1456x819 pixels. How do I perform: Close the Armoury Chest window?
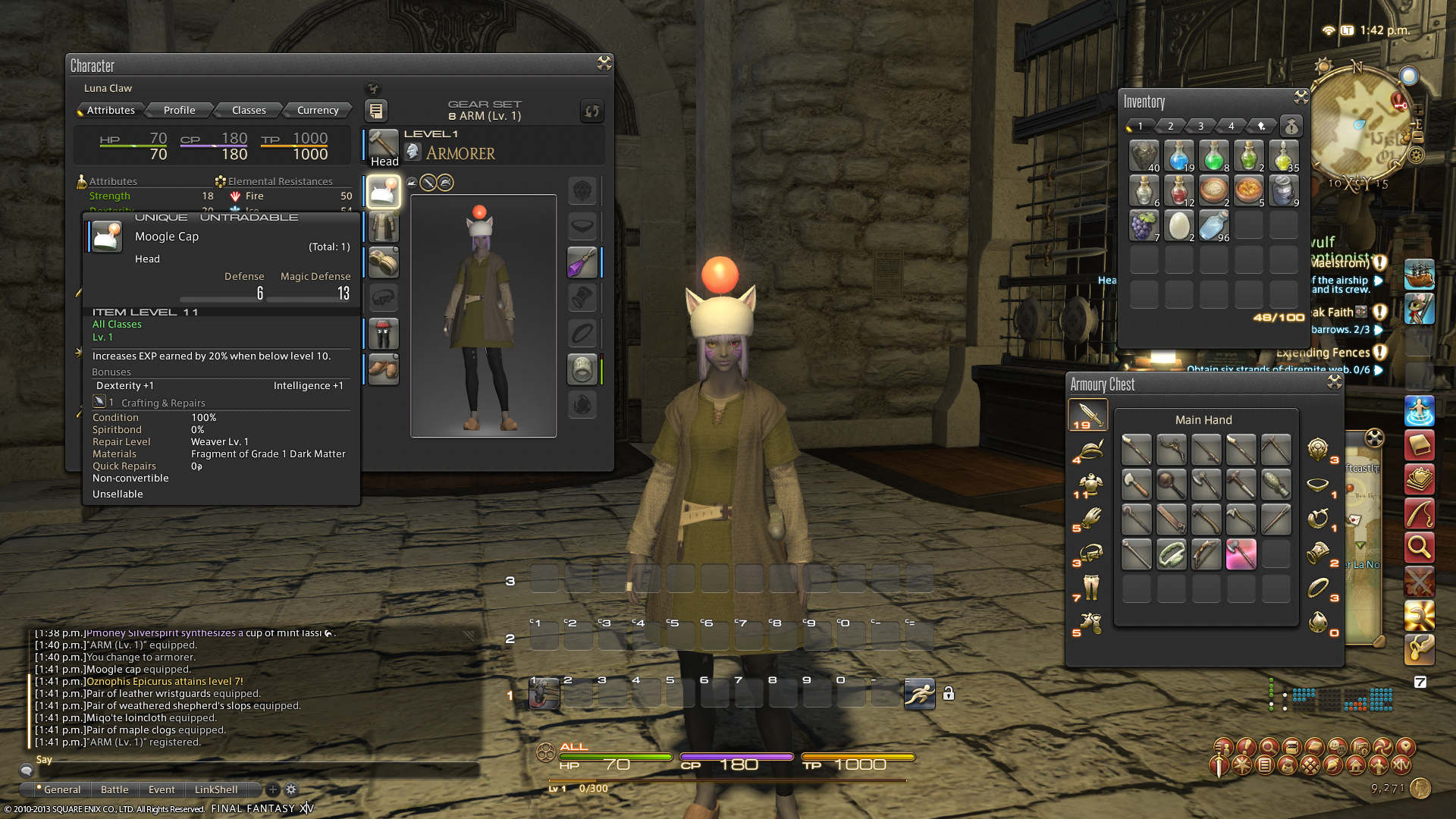click(1335, 381)
